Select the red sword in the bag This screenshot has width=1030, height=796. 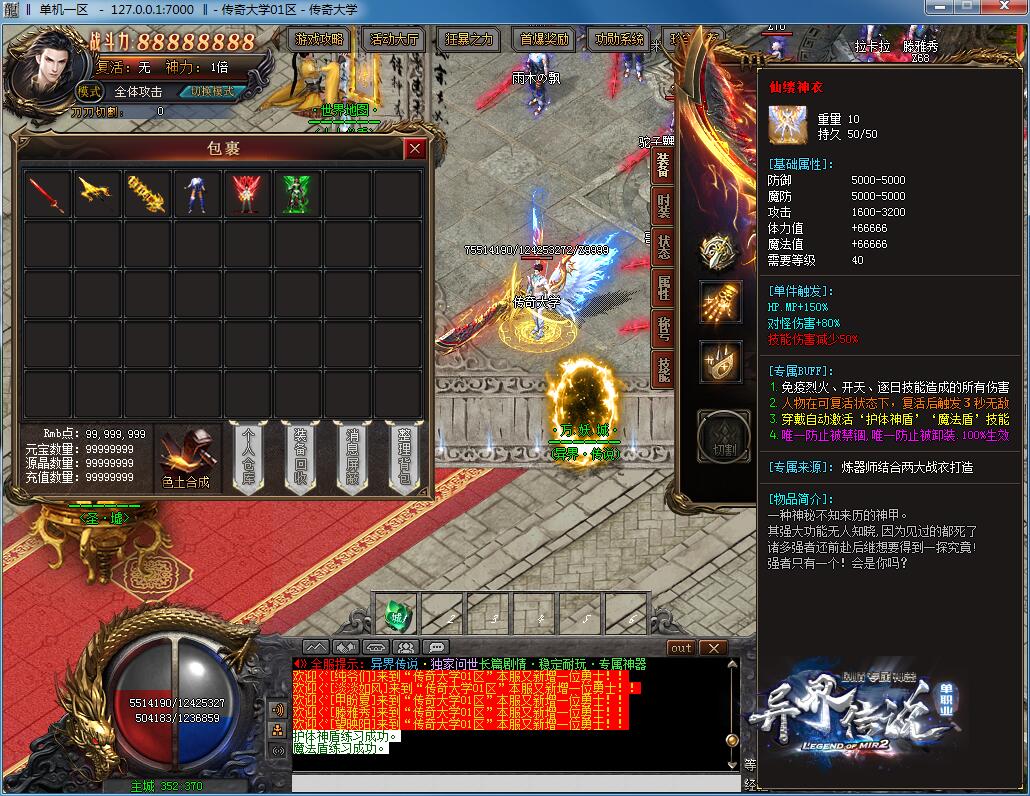(47, 194)
